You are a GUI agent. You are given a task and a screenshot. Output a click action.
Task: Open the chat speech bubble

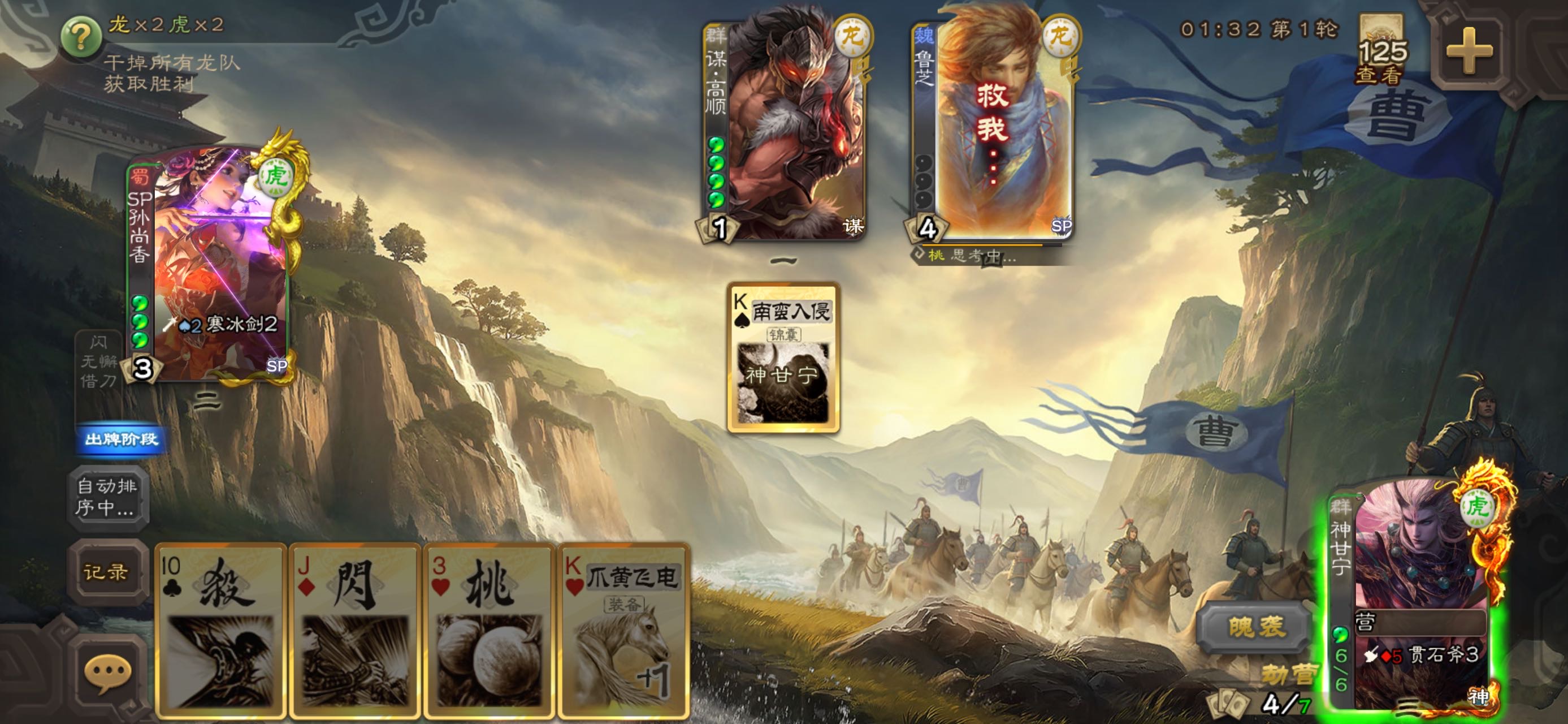[x=107, y=674]
